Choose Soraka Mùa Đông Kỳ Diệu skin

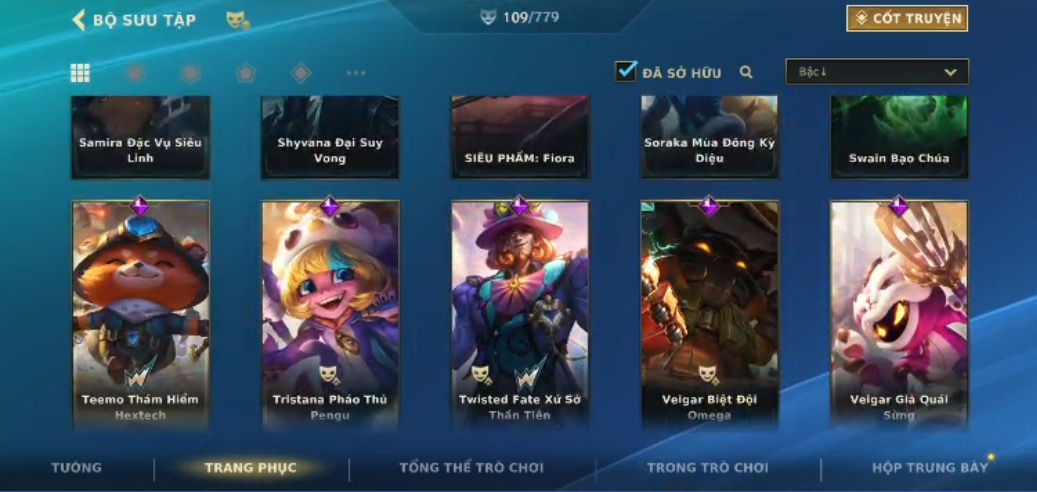tap(709, 138)
